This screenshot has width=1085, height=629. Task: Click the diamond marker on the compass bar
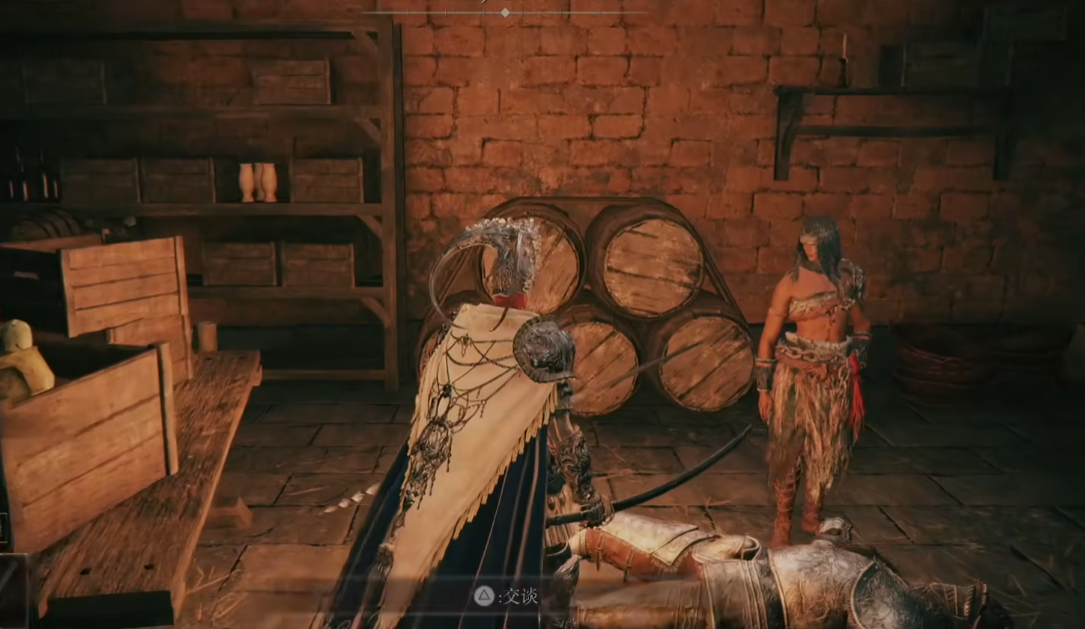click(505, 12)
